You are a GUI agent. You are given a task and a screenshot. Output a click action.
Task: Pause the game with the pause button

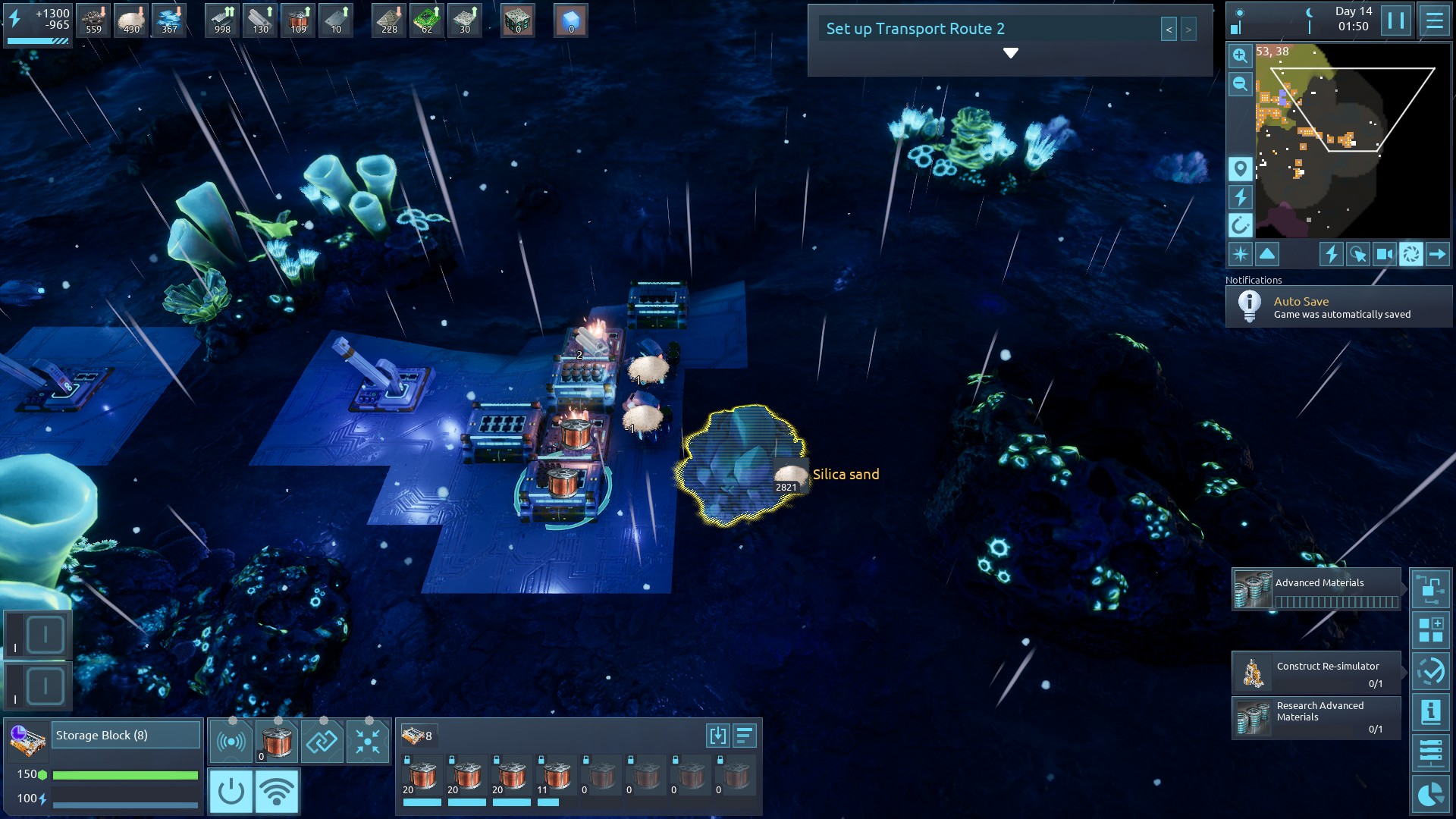tap(1395, 20)
